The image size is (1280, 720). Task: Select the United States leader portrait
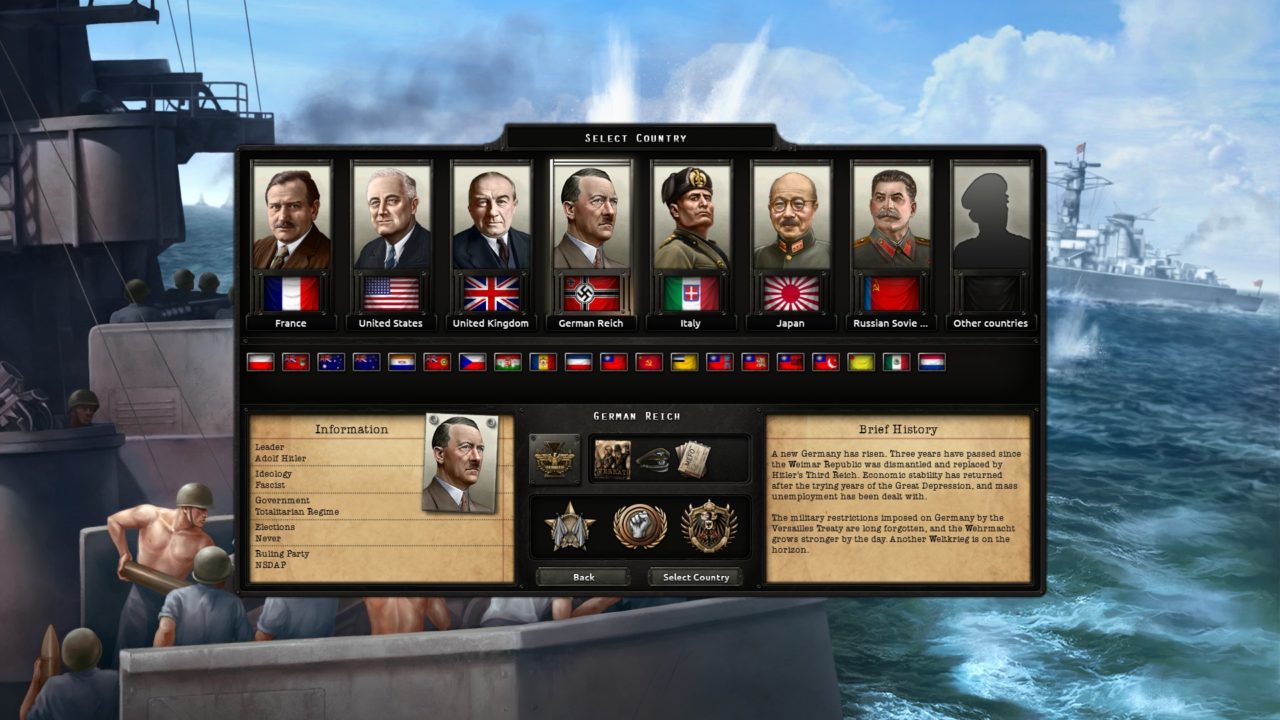tap(390, 212)
